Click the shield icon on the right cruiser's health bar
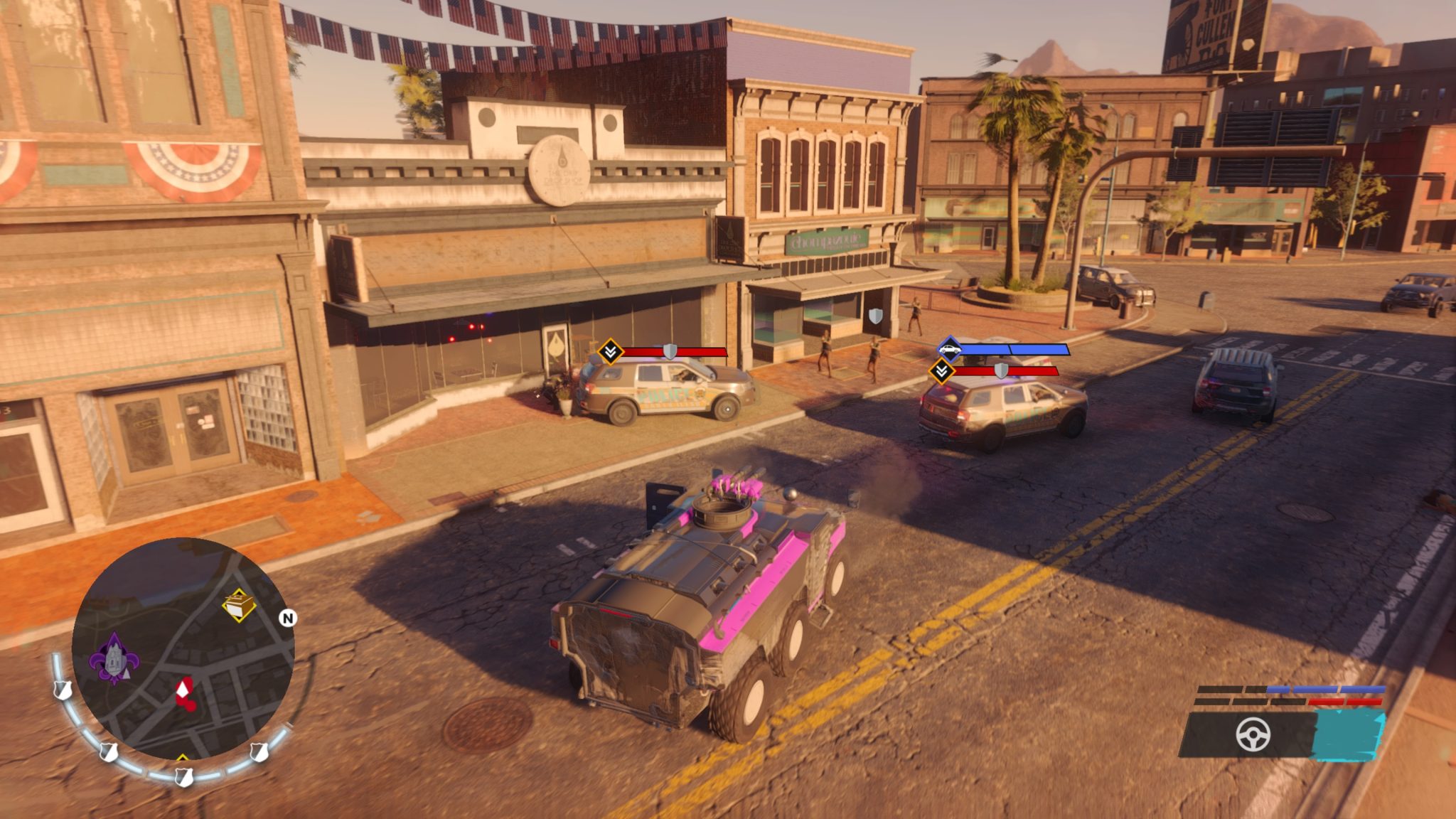 (x=1001, y=371)
